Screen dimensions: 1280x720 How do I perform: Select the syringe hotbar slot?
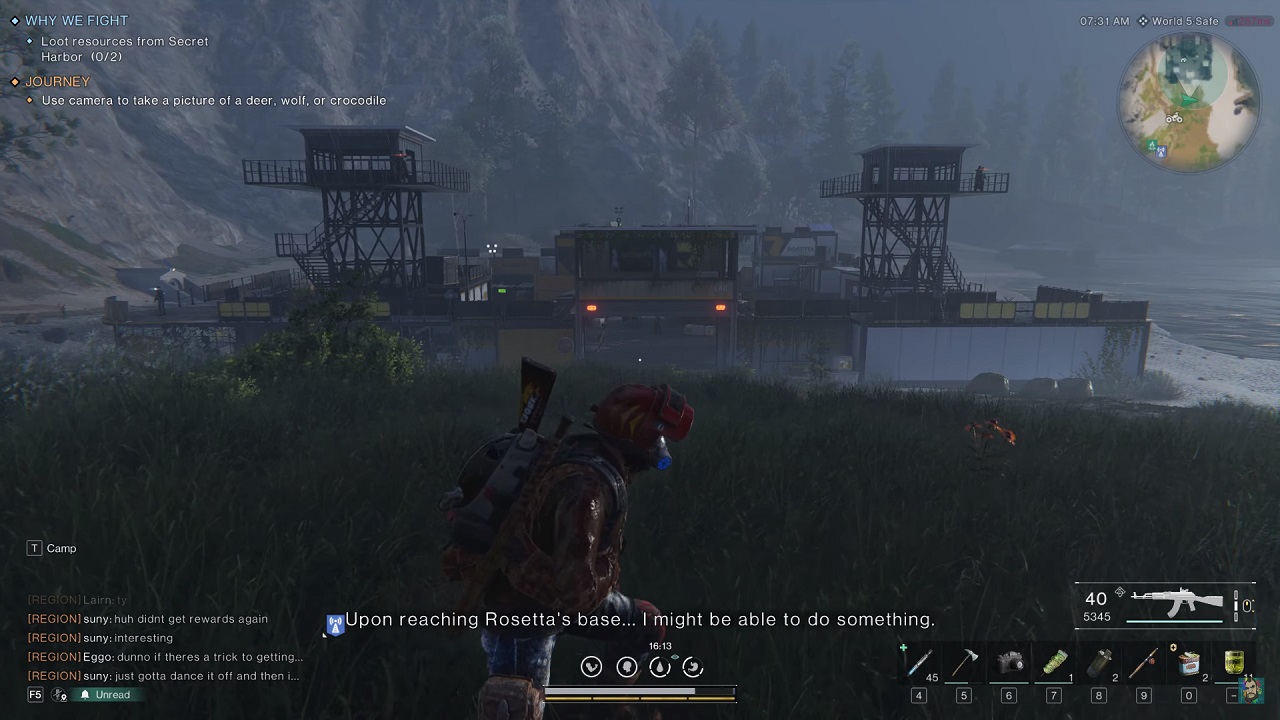(x=918, y=663)
